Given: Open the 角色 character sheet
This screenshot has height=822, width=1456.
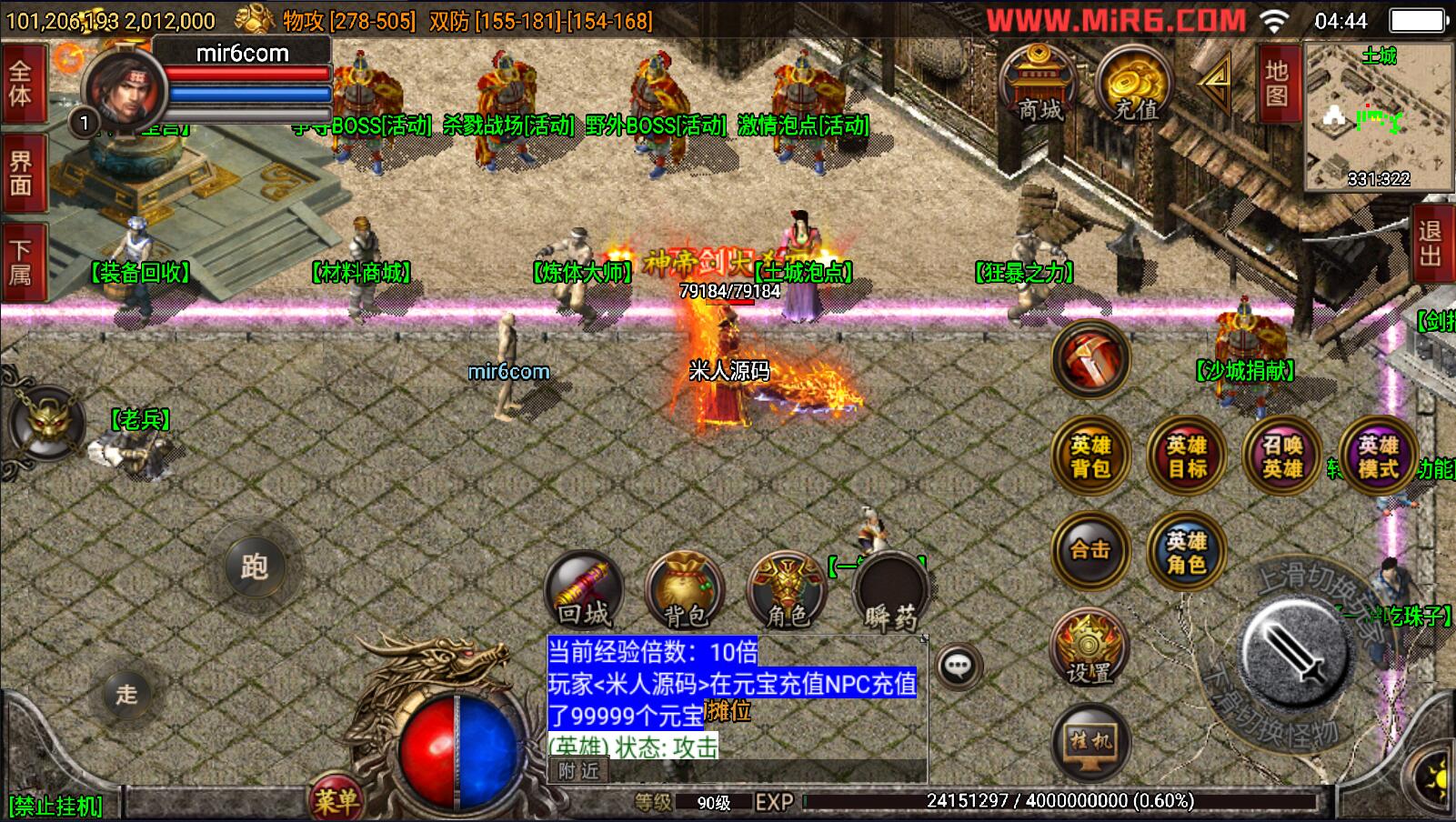Looking at the screenshot, I should tap(786, 590).
